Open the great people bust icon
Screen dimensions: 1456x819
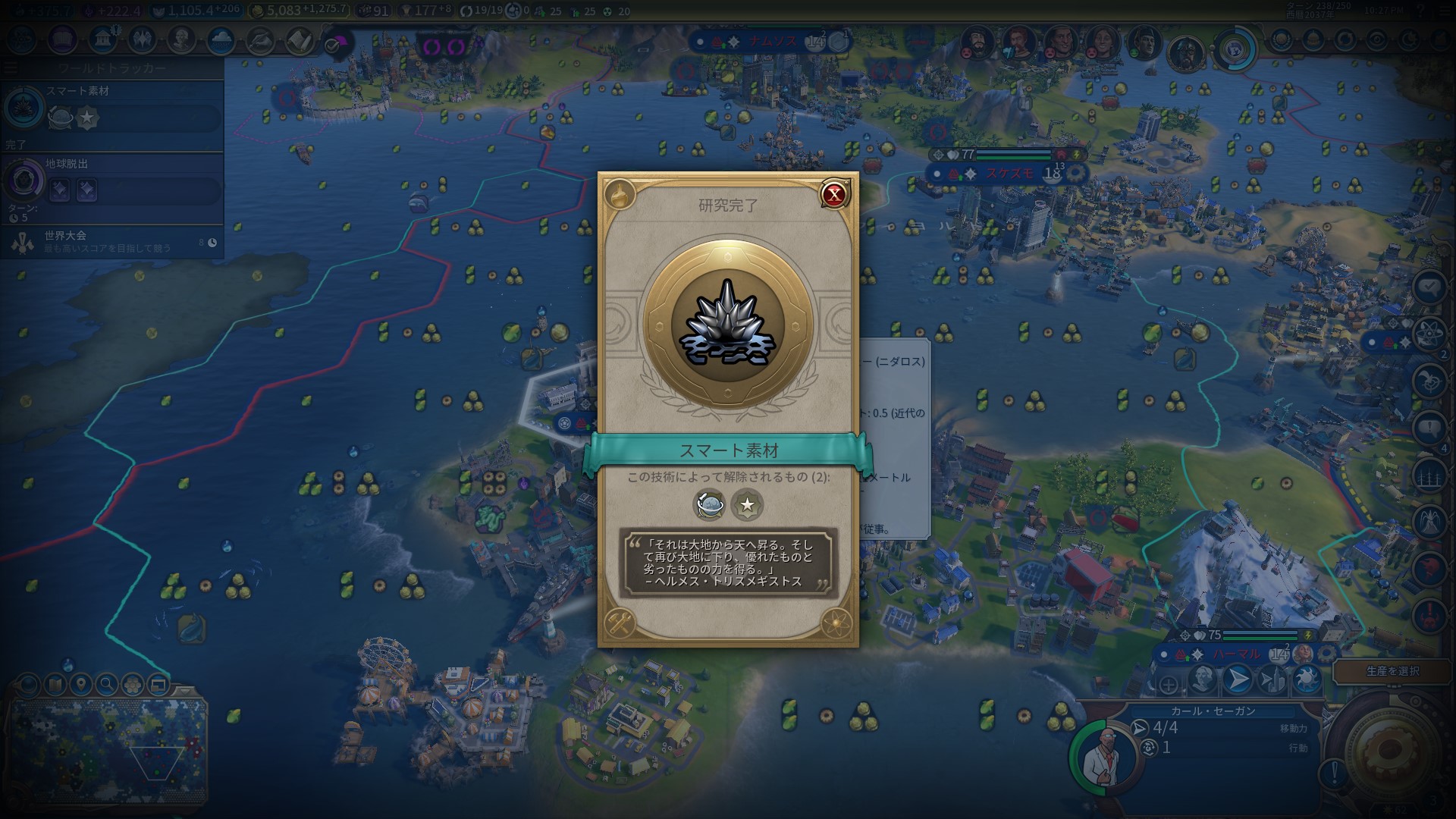(180, 40)
